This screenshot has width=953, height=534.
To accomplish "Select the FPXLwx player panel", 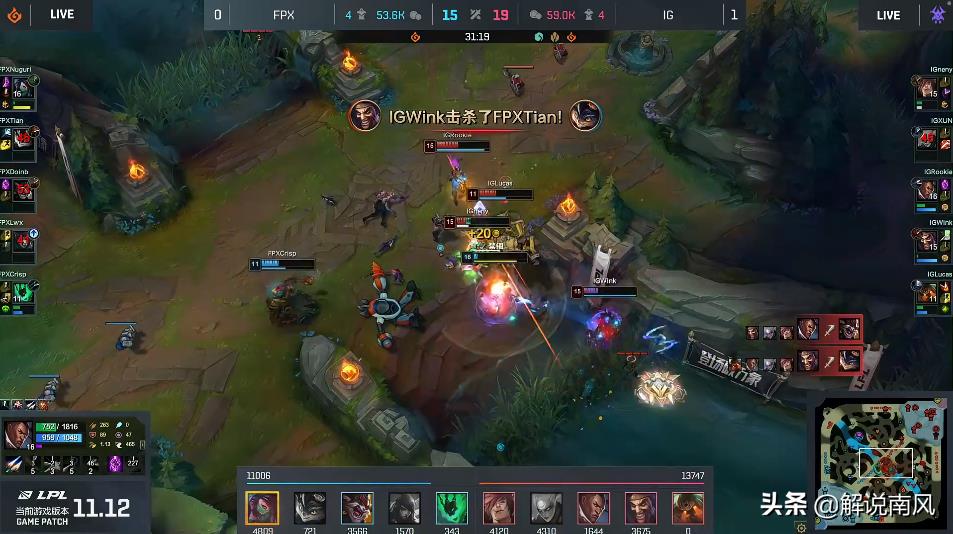I will tap(18, 241).
